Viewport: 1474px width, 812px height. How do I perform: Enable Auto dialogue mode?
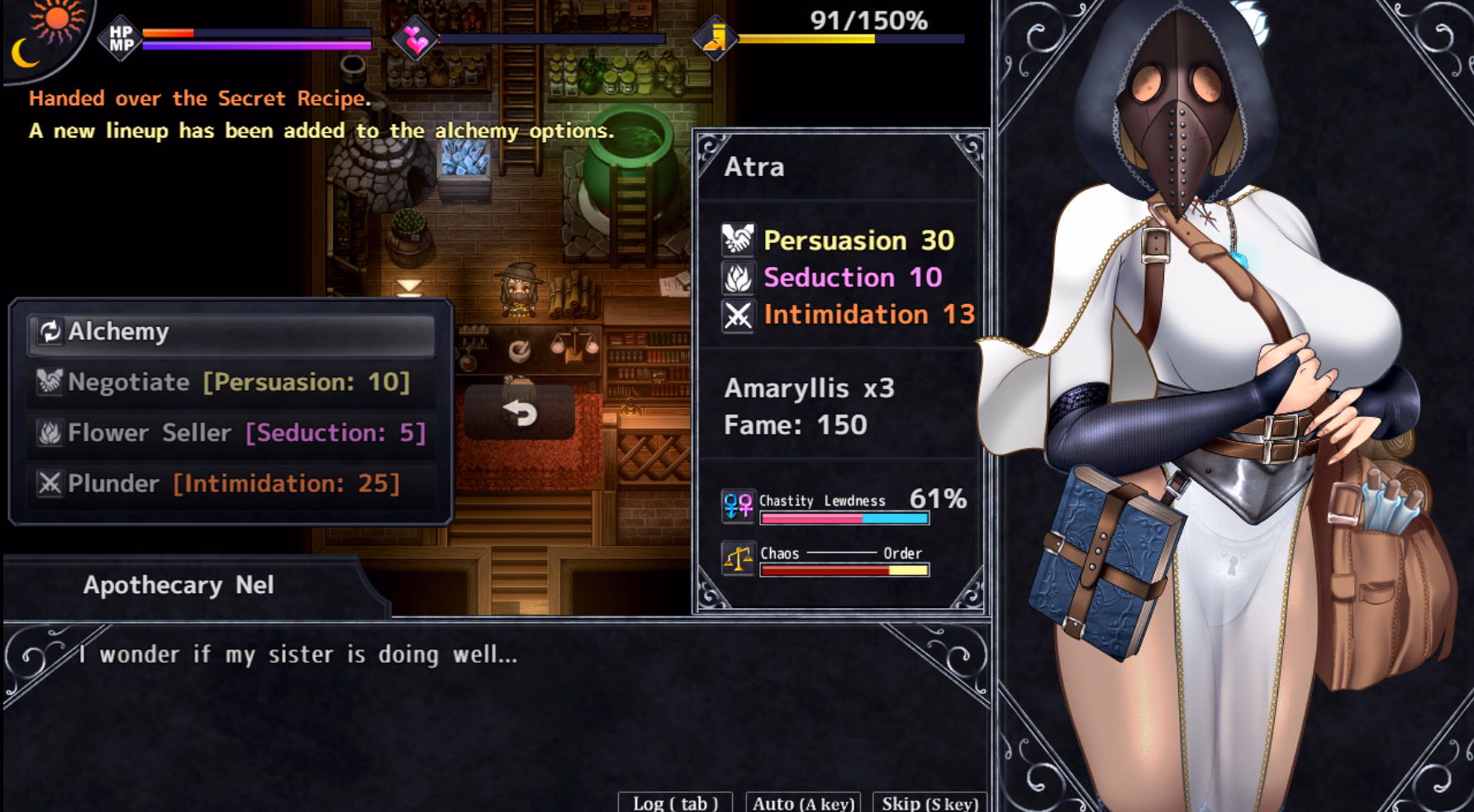click(803, 803)
